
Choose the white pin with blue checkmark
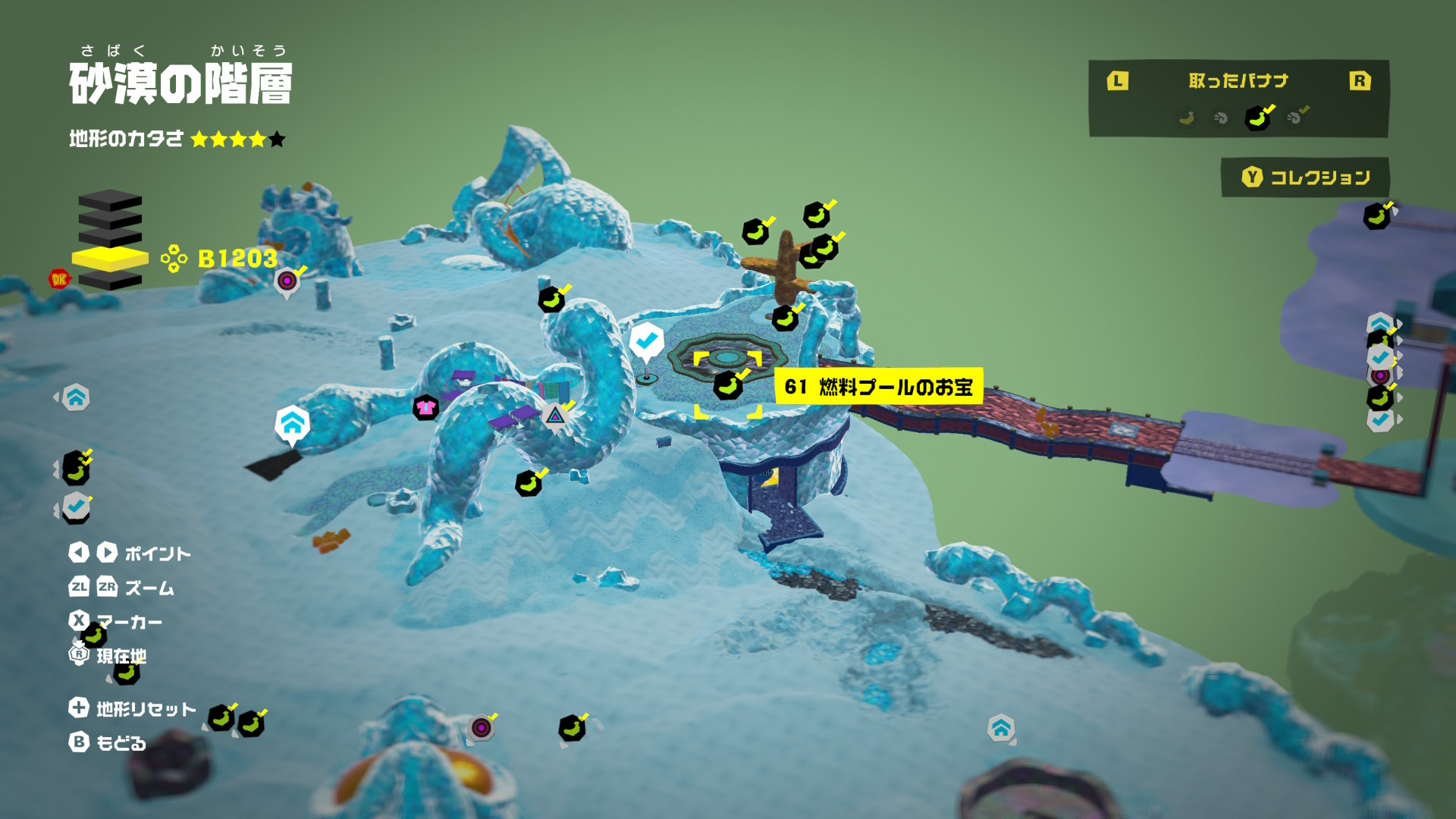(x=646, y=341)
